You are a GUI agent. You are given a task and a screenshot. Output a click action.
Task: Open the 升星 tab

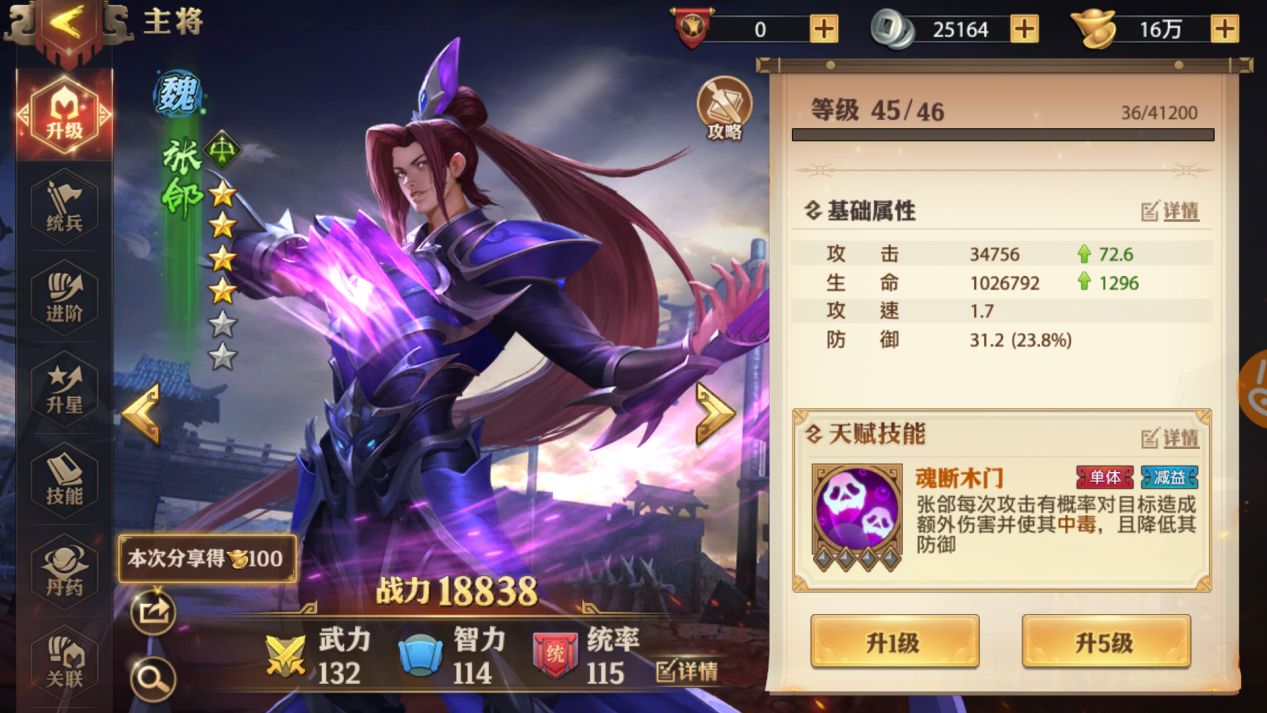point(65,389)
